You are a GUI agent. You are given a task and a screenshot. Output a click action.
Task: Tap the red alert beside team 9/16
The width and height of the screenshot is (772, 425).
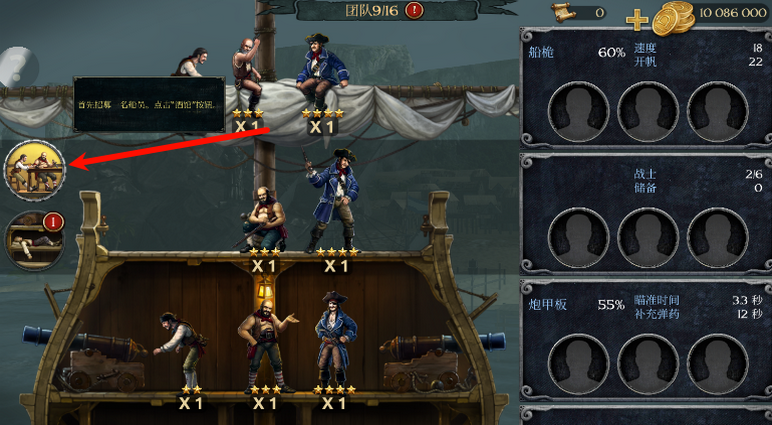click(x=415, y=11)
